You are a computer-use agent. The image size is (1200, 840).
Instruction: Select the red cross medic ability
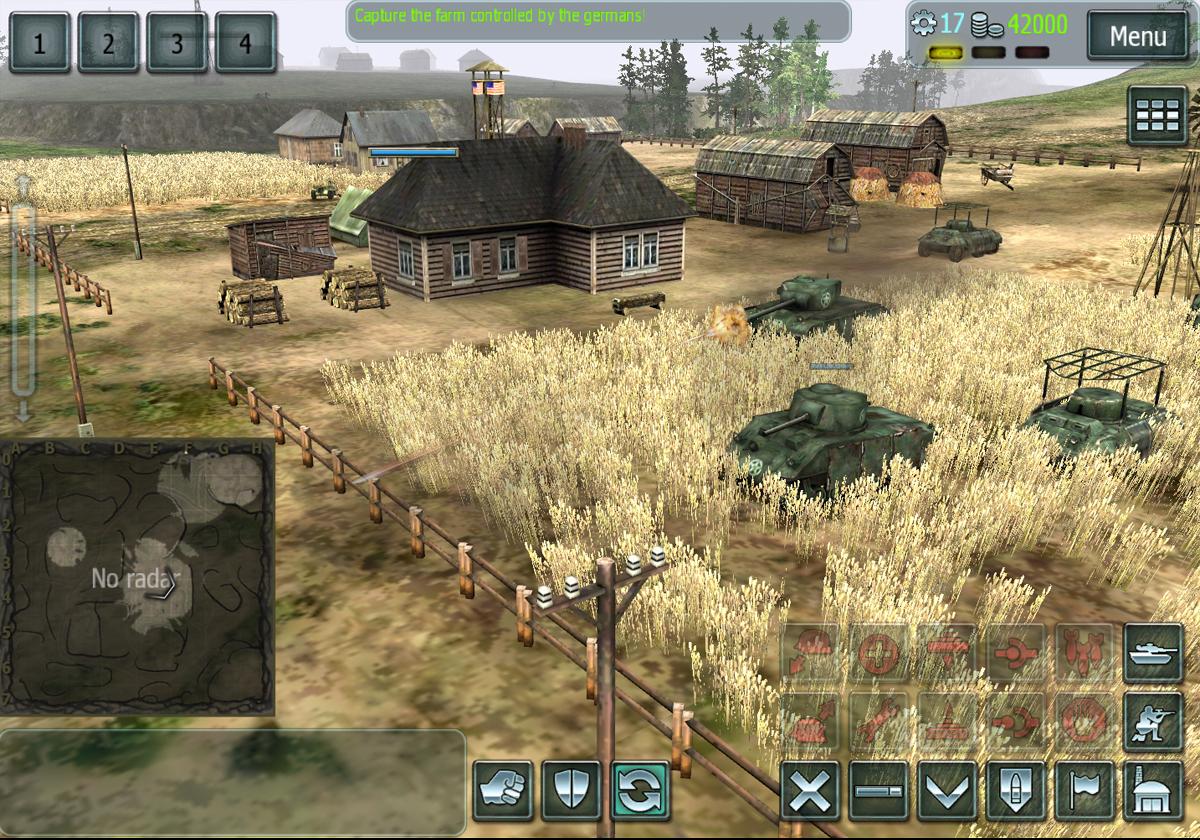coord(879,653)
